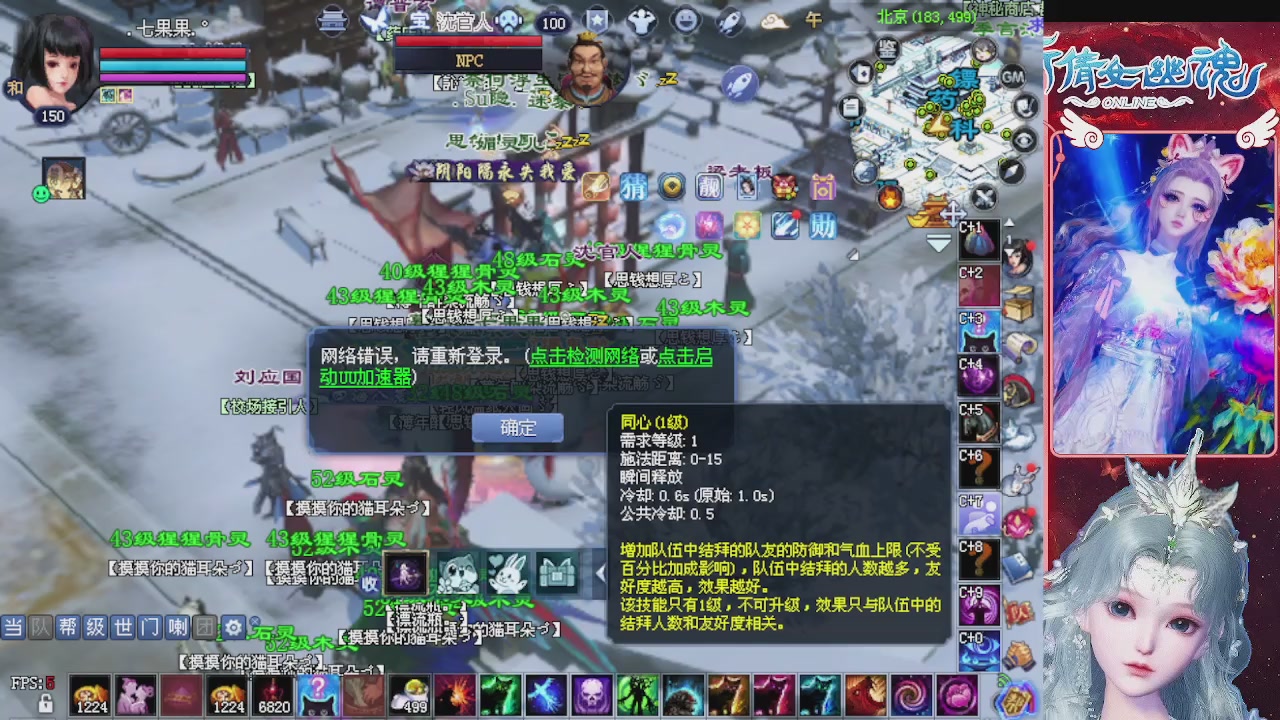
Task: Open the 猜 guessing game icon in the toolbar
Action: (x=635, y=187)
